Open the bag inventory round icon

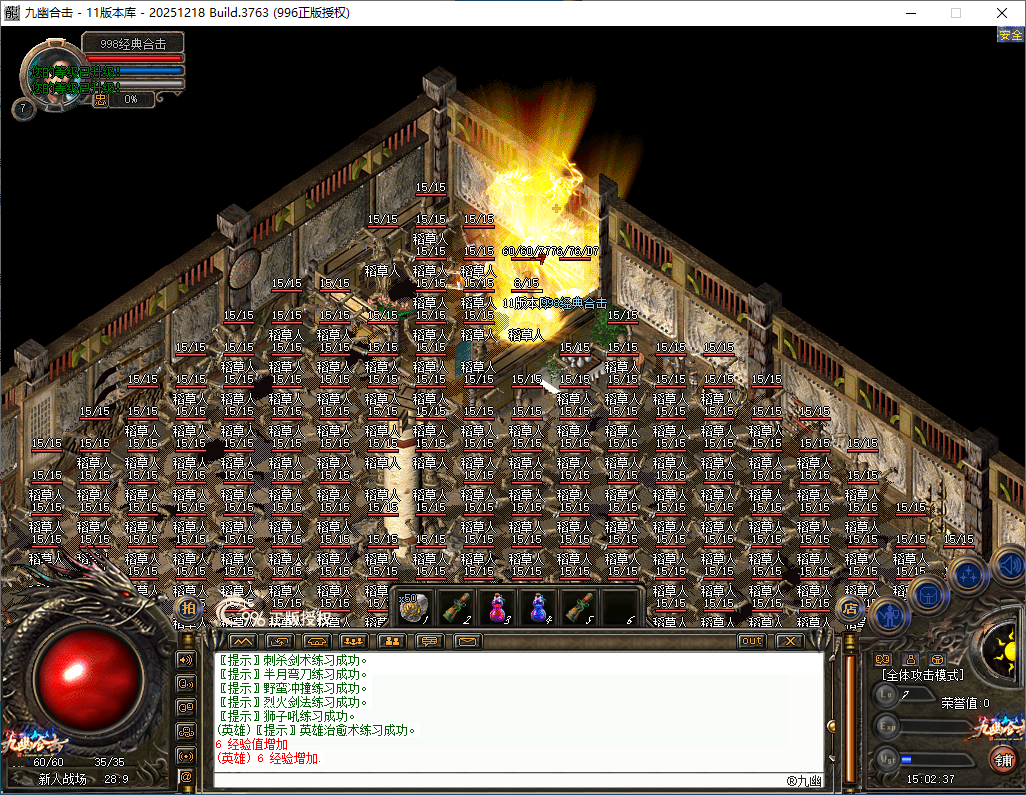927,594
